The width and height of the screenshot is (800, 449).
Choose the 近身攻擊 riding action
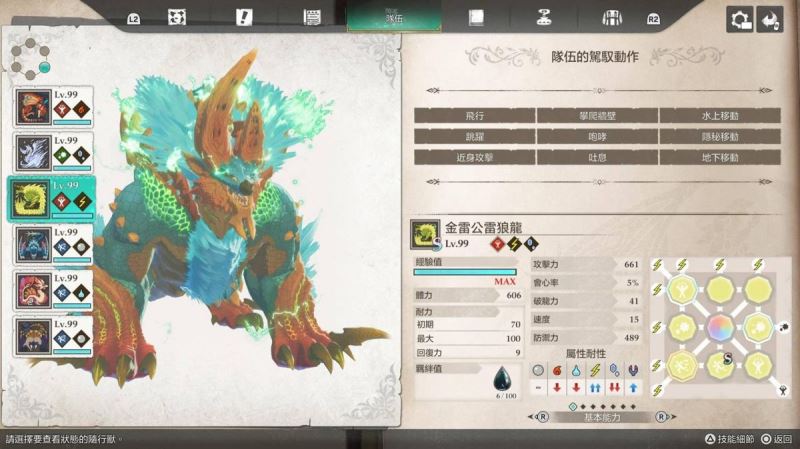[x=474, y=157]
